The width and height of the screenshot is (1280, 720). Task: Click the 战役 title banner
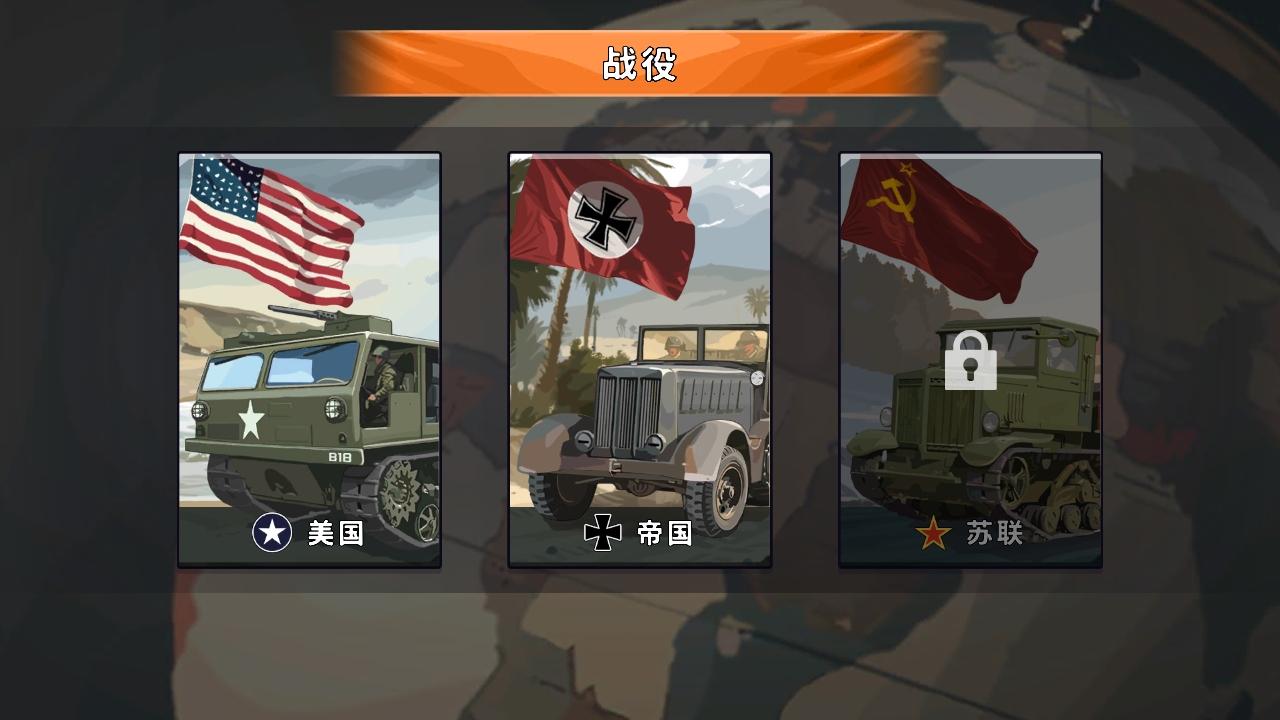[640, 60]
